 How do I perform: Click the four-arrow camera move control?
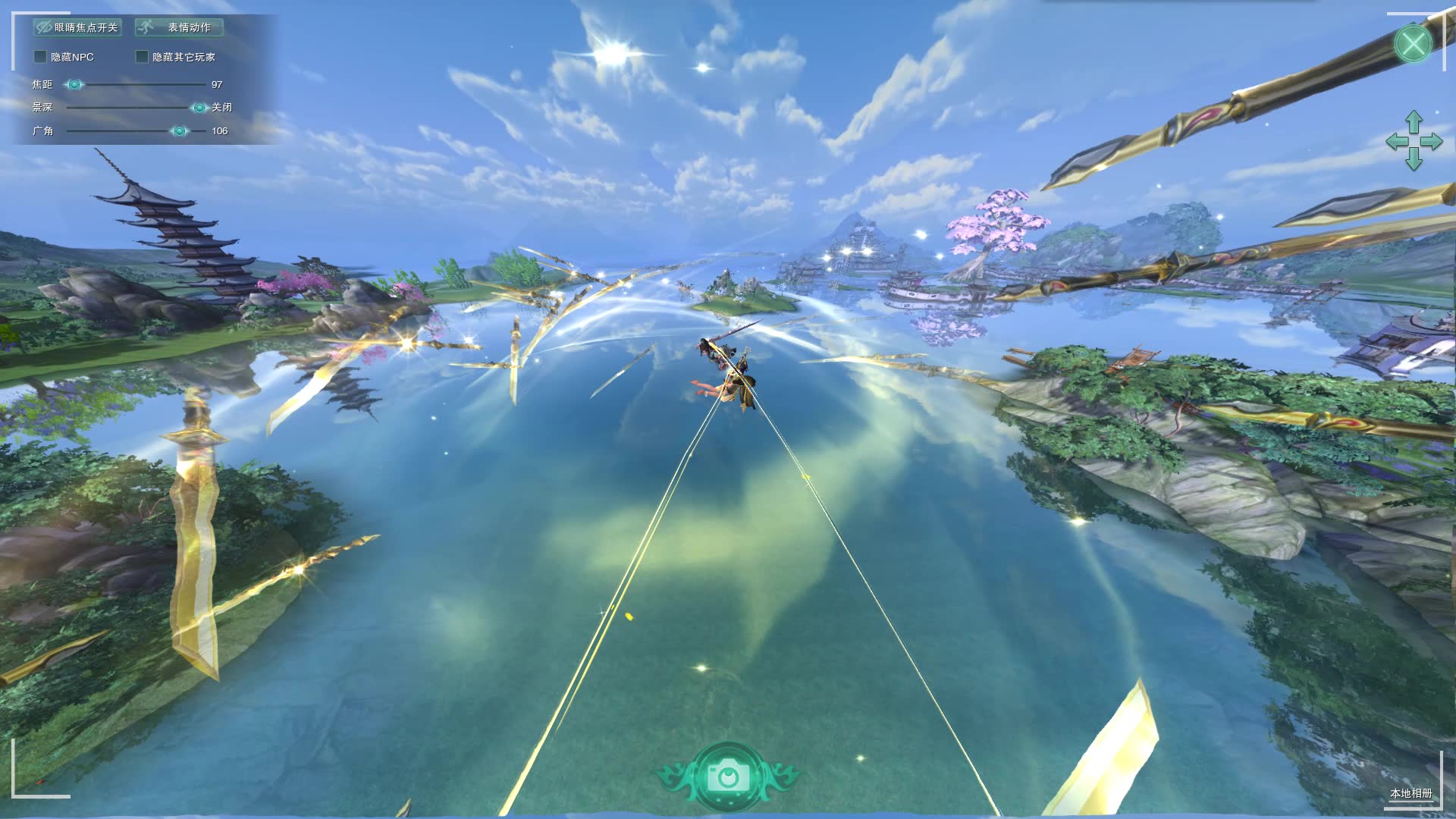tap(1414, 141)
